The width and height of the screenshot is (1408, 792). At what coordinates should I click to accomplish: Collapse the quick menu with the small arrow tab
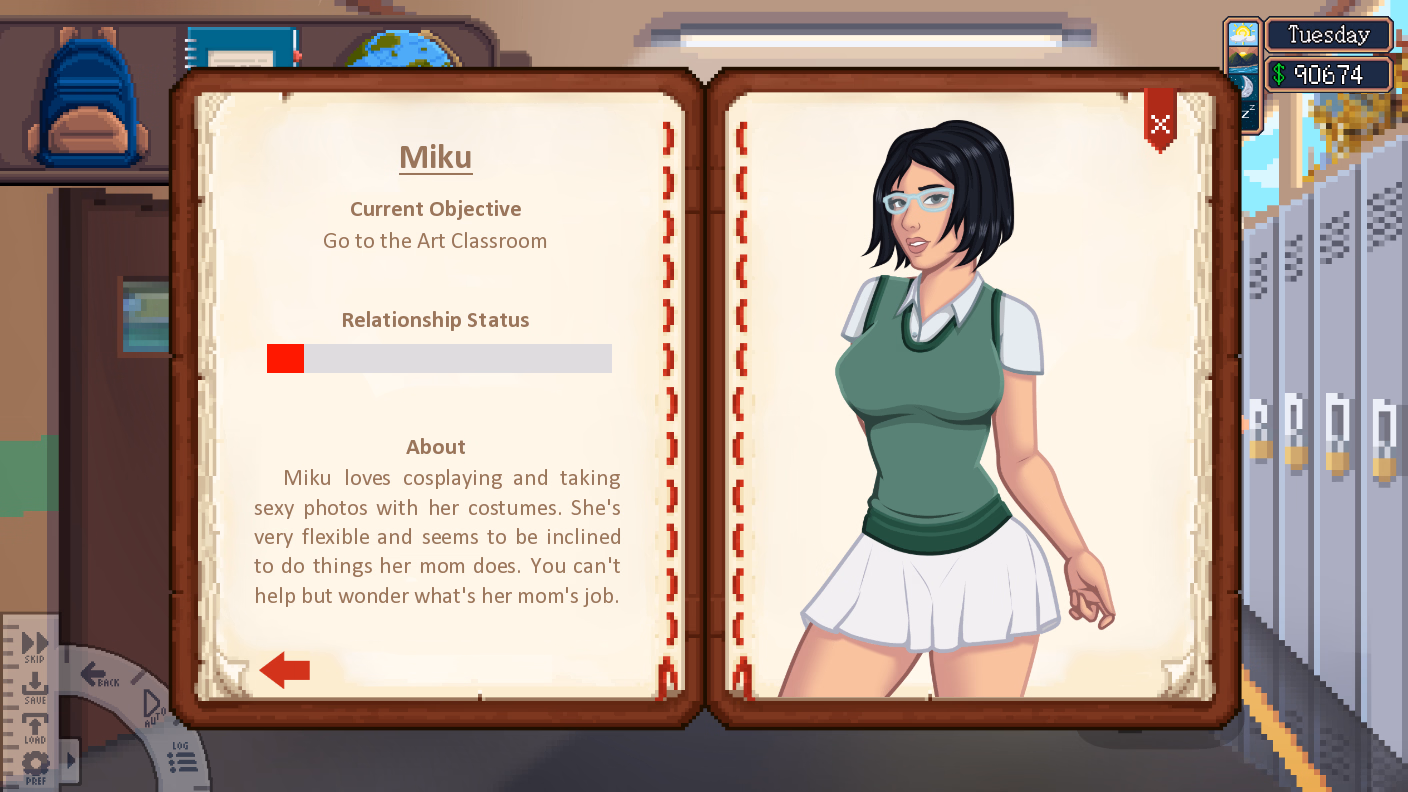pyautogui.click(x=70, y=760)
